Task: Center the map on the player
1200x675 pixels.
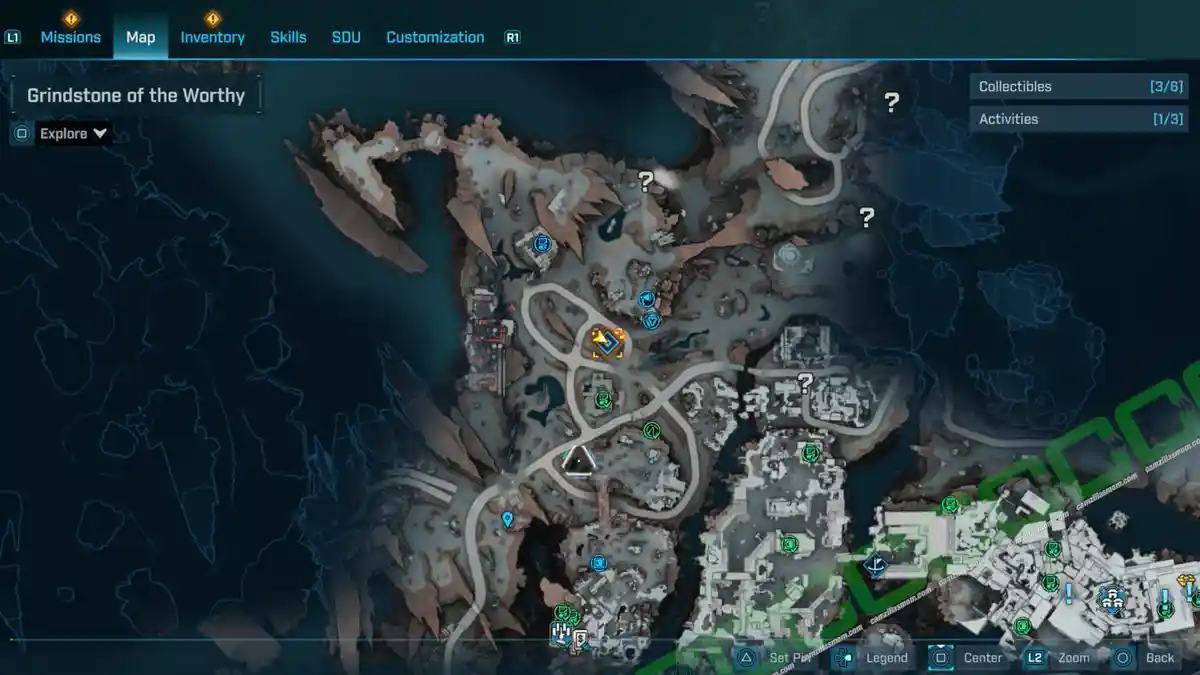Action: (x=969, y=657)
